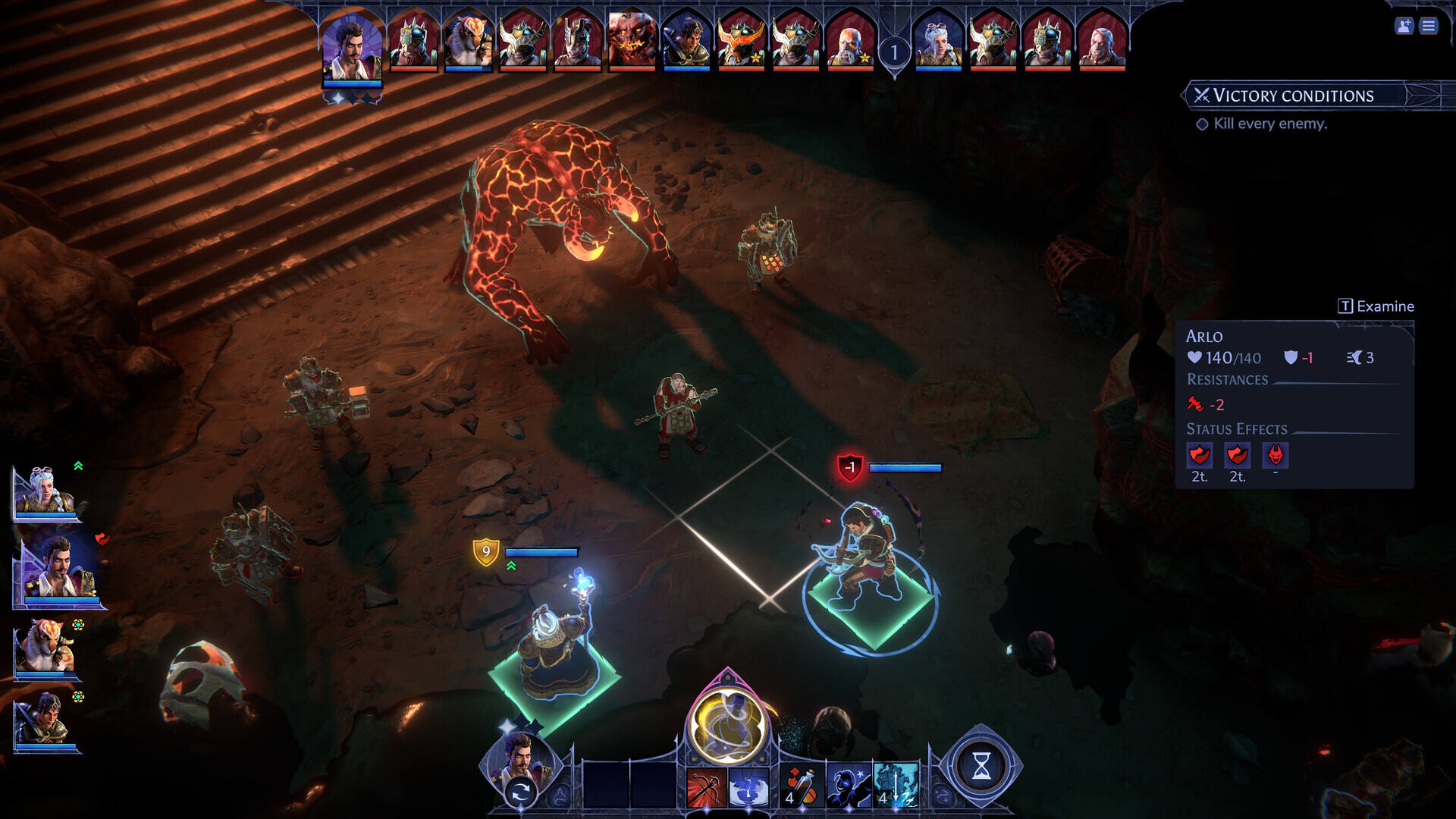This screenshot has height=819, width=1456.
Task: Click the demon face status effect icon
Action: [1276, 455]
